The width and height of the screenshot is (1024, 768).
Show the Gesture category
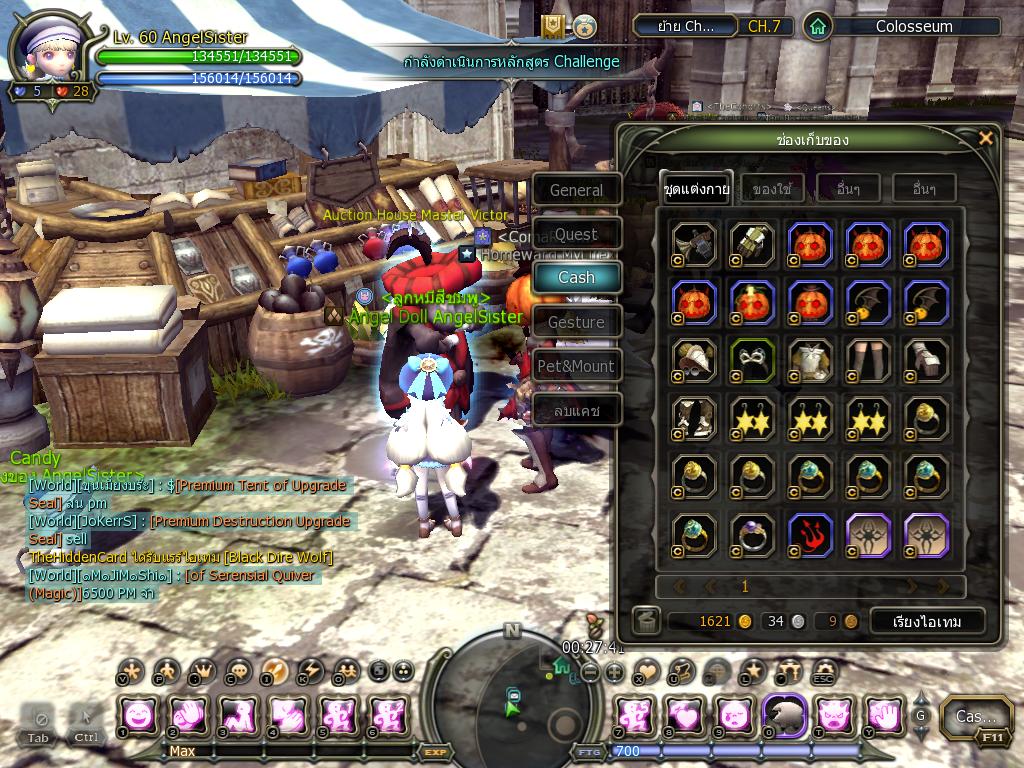576,322
